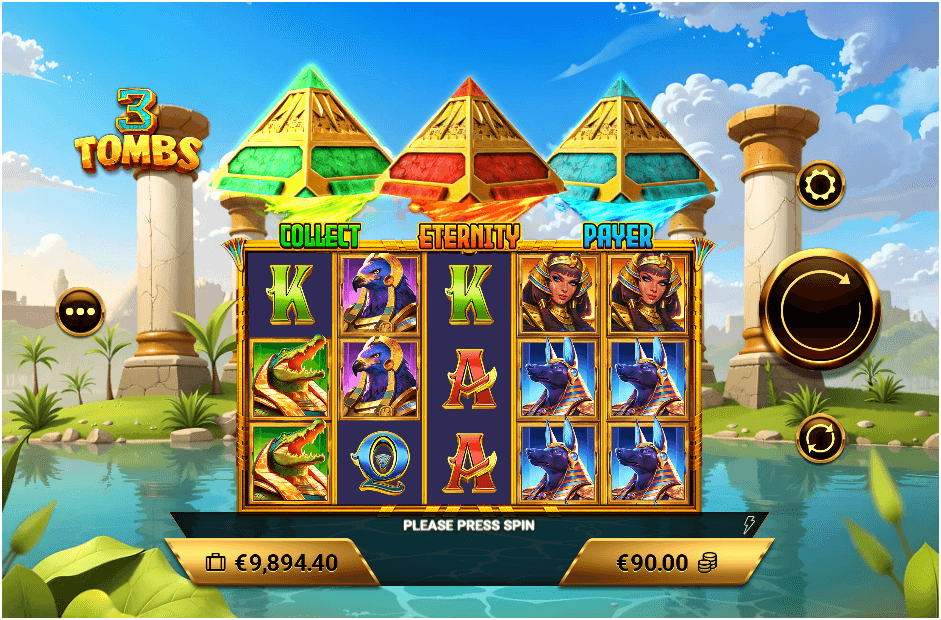Toggle the lightning bolt turbo spin icon
This screenshot has height=620, width=941.
(x=747, y=524)
